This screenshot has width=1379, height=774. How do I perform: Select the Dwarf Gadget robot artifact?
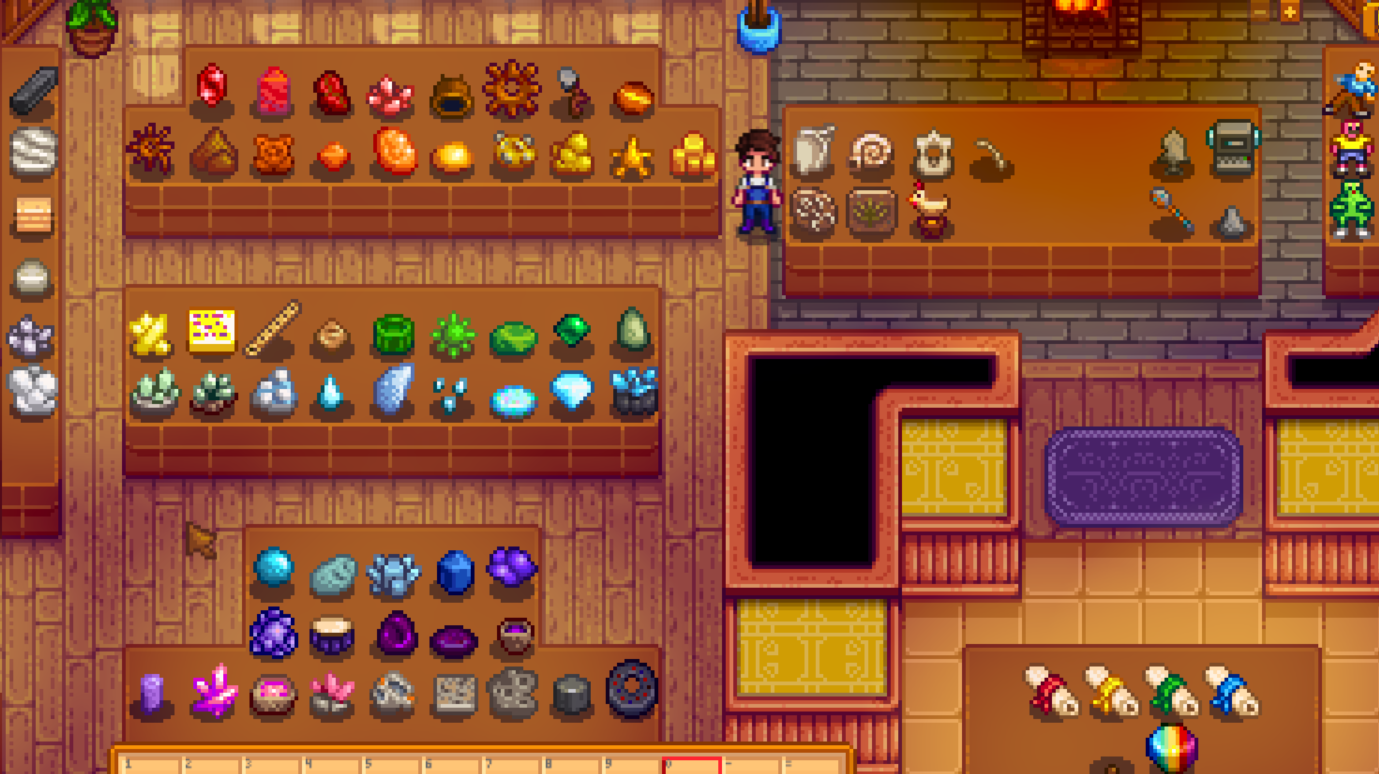[1233, 148]
